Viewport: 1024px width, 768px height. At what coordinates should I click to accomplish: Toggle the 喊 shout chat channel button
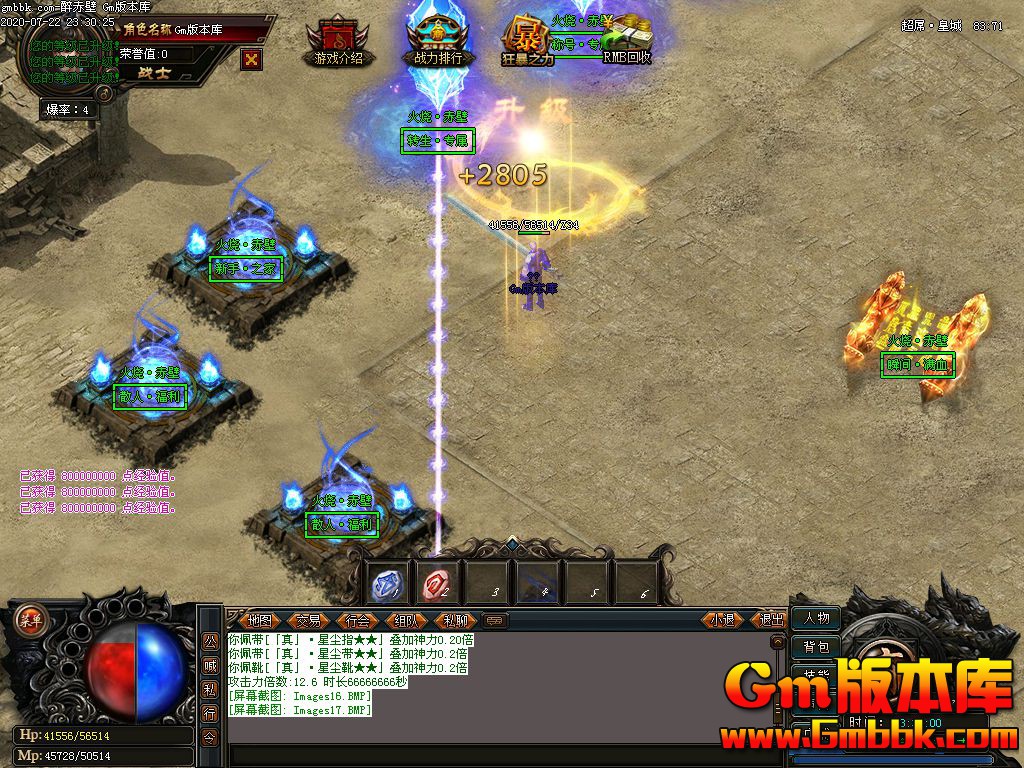click(x=210, y=665)
